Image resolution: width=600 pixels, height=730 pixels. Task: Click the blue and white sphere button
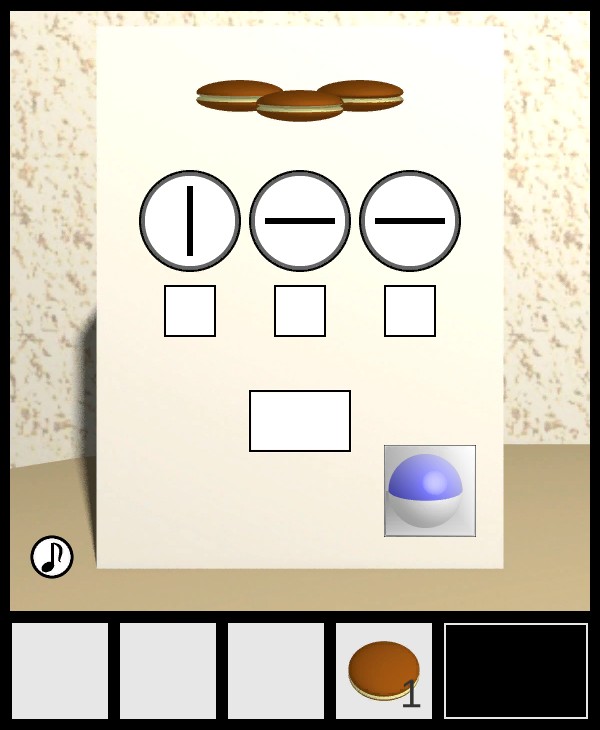coord(430,491)
